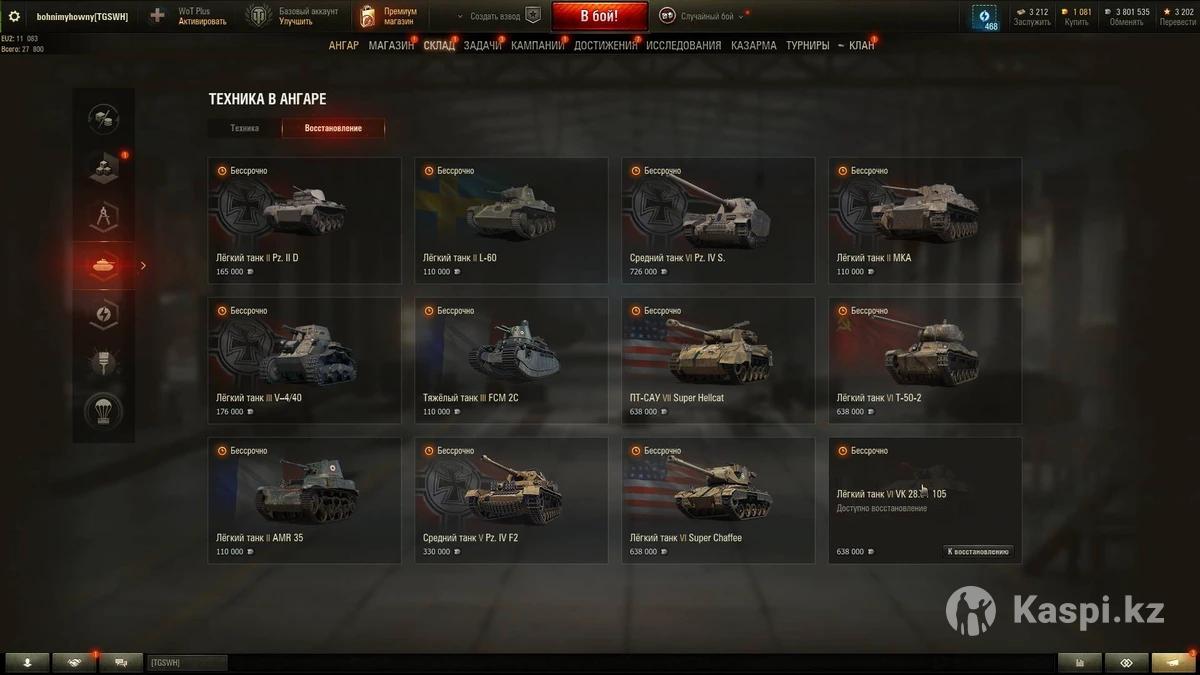Click К восстановлению button for VK 28.01
The height and width of the screenshot is (675, 1200).
[978, 551]
